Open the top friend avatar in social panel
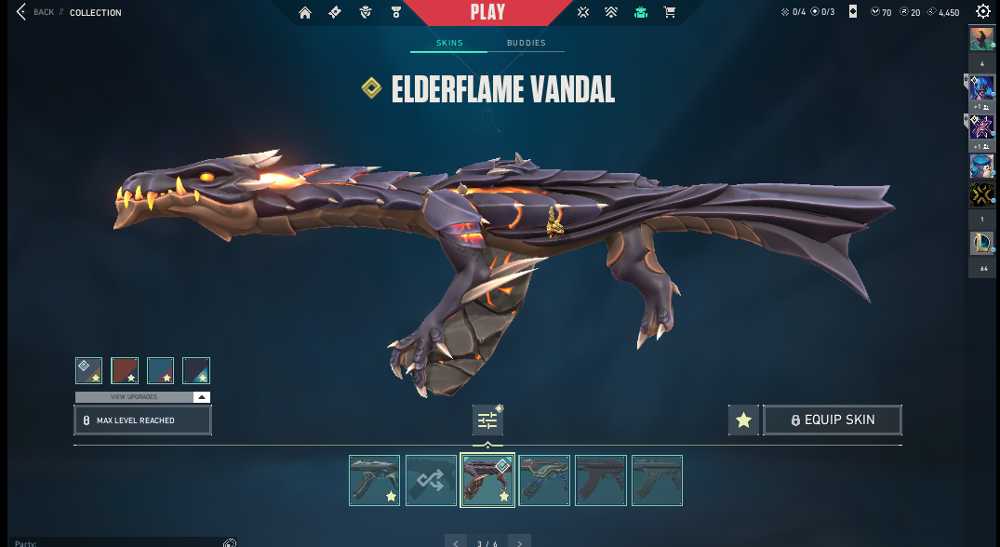Screen dimensions: 1000x547 (x=980, y=39)
